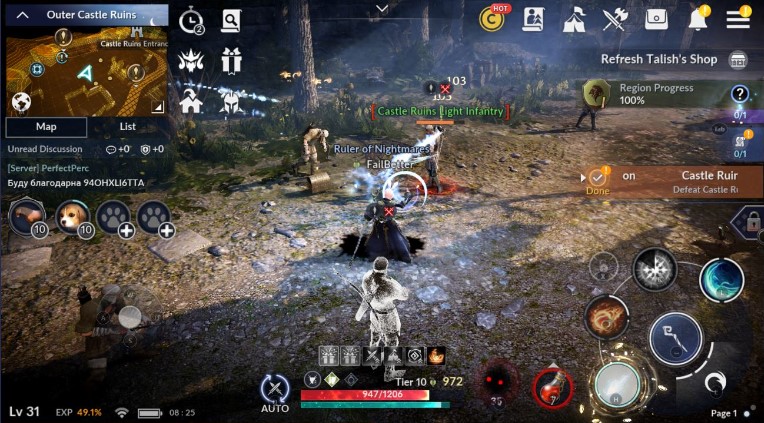Open the Outer Castle Ruins minimap
The height and width of the screenshot is (423, 764).
tap(86, 72)
